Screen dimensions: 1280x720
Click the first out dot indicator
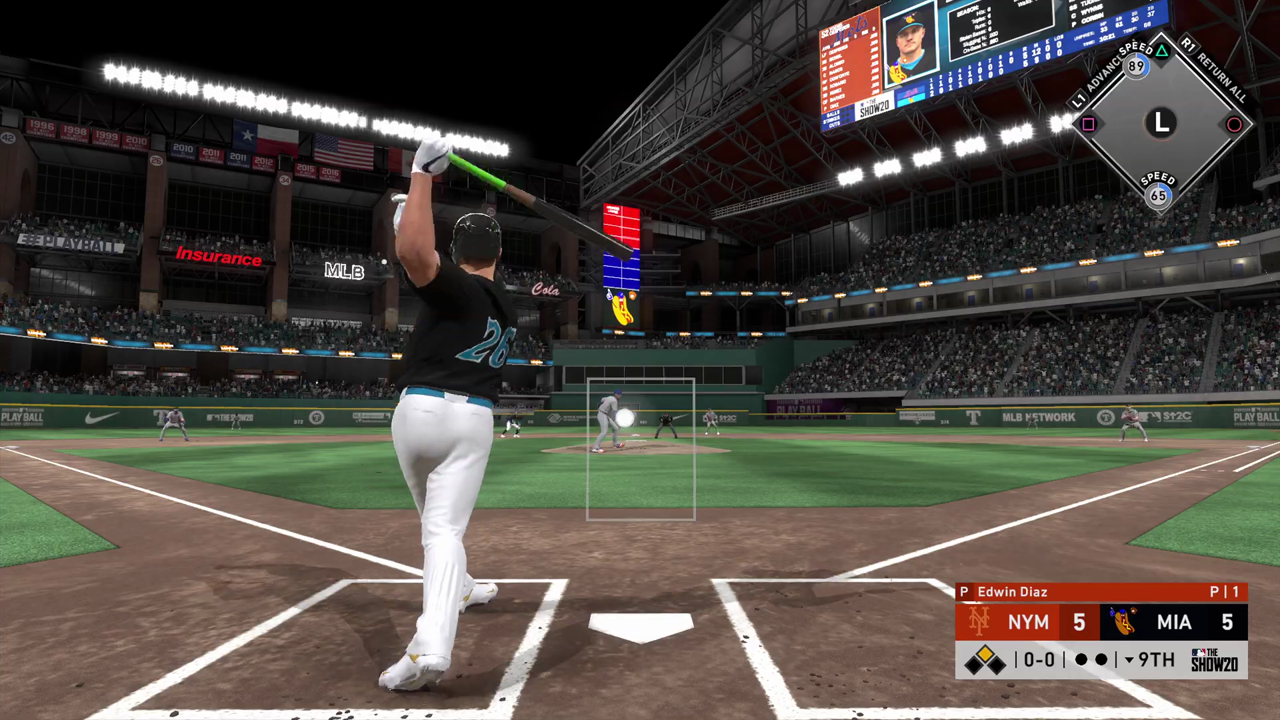click(x=1080, y=658)
